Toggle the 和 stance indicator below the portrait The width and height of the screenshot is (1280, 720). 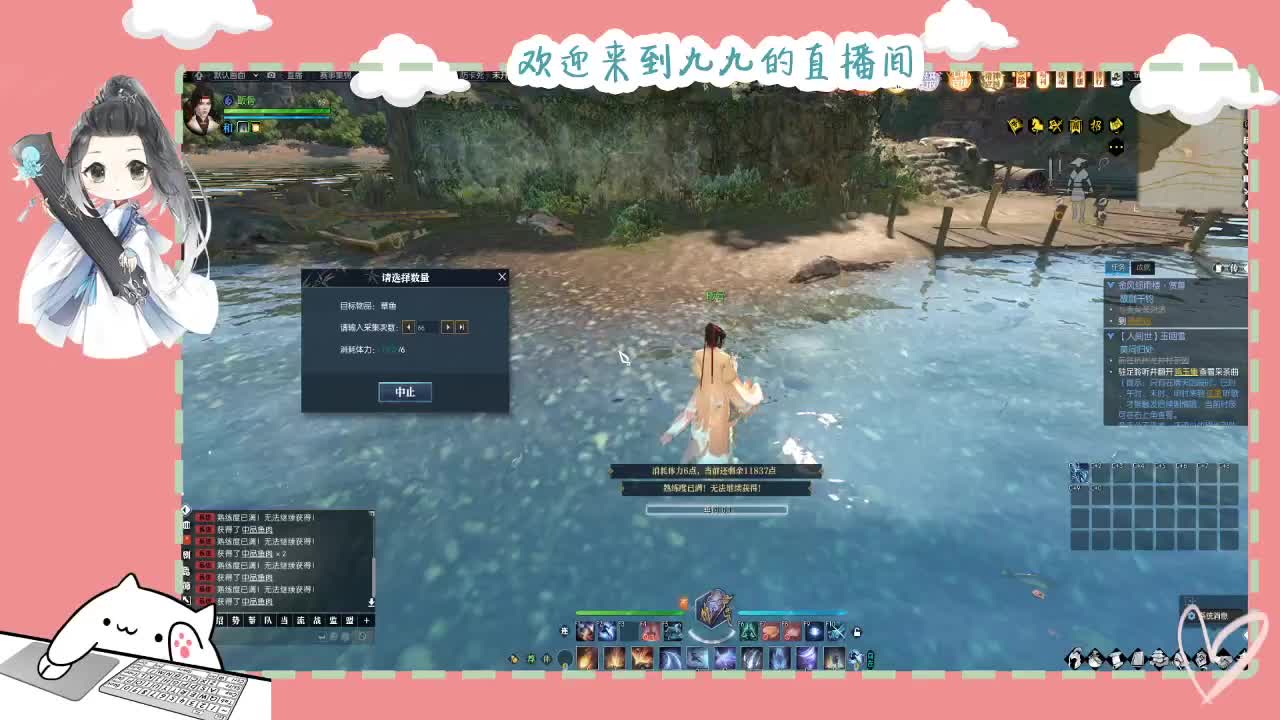[226, 128]
